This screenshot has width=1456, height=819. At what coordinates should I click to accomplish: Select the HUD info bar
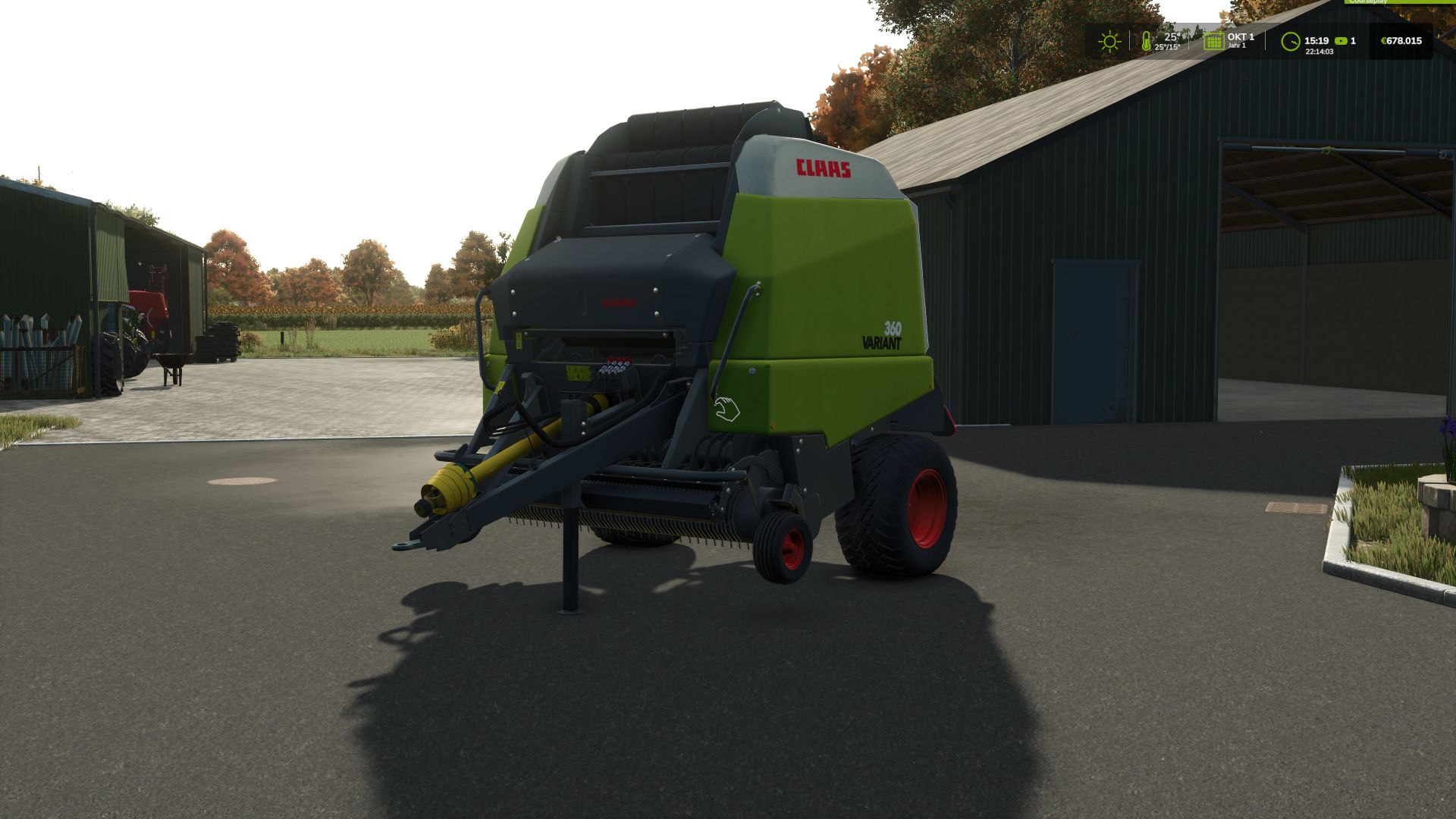click(x=1266, y=40)
